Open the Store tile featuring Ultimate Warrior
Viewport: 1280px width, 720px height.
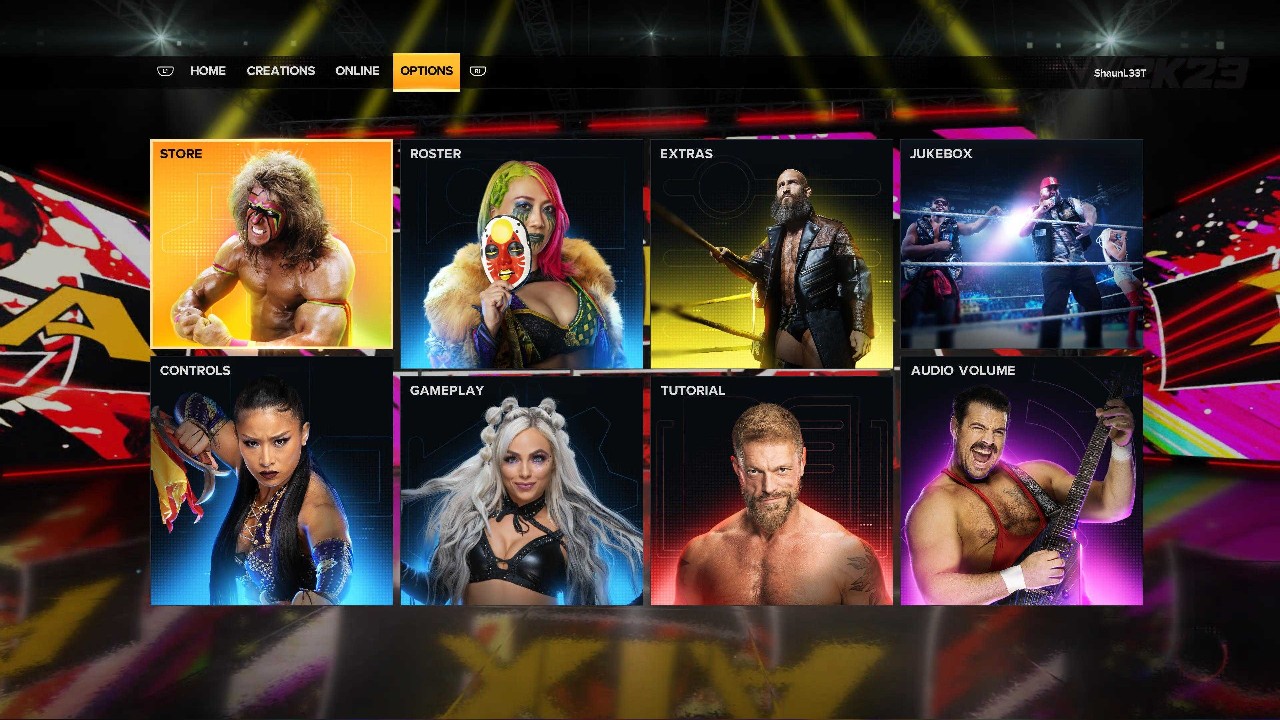click(270, 245)
